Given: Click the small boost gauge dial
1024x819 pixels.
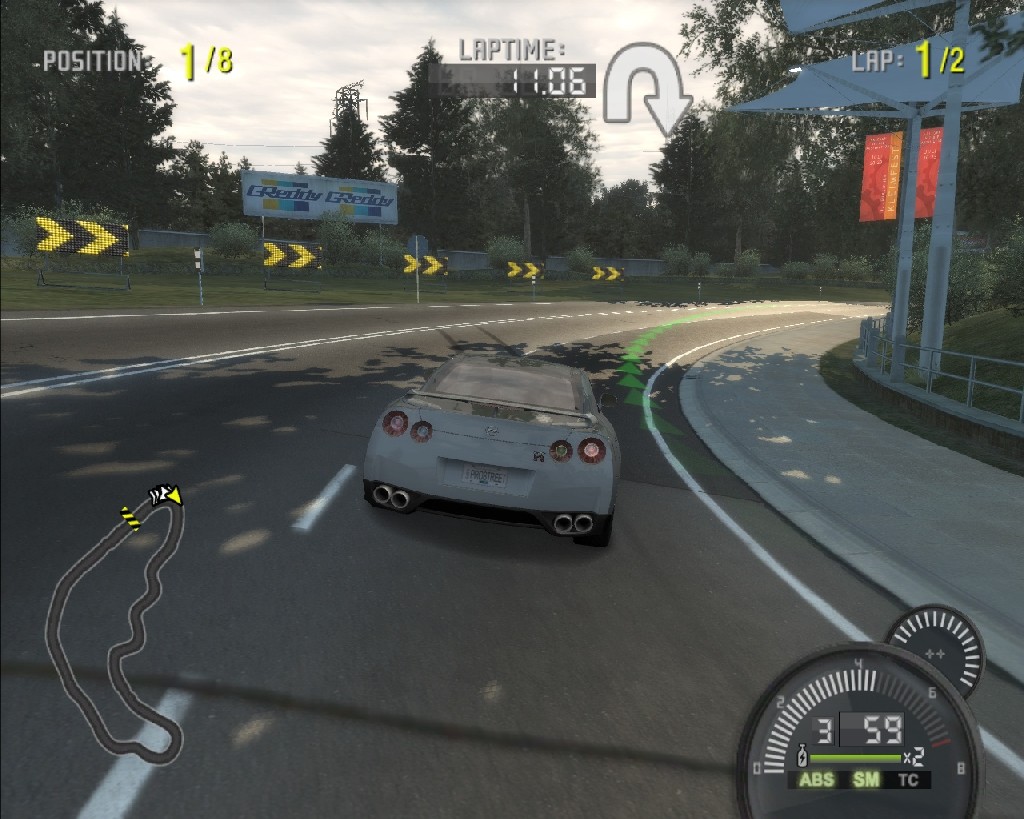Looking at the screenshot, I should point(935,651).
